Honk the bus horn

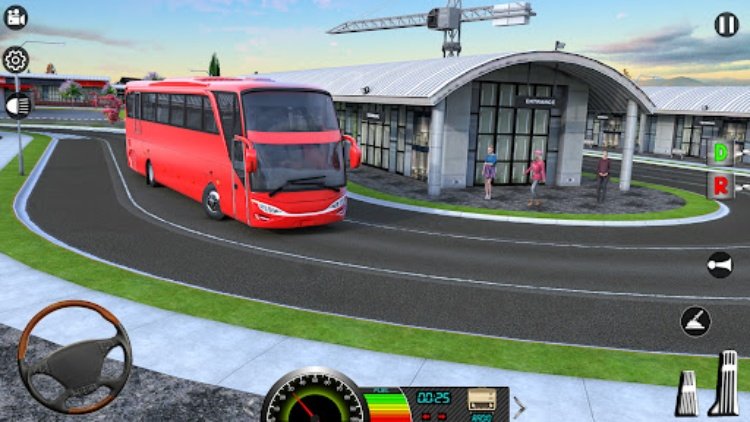[719, 264]
